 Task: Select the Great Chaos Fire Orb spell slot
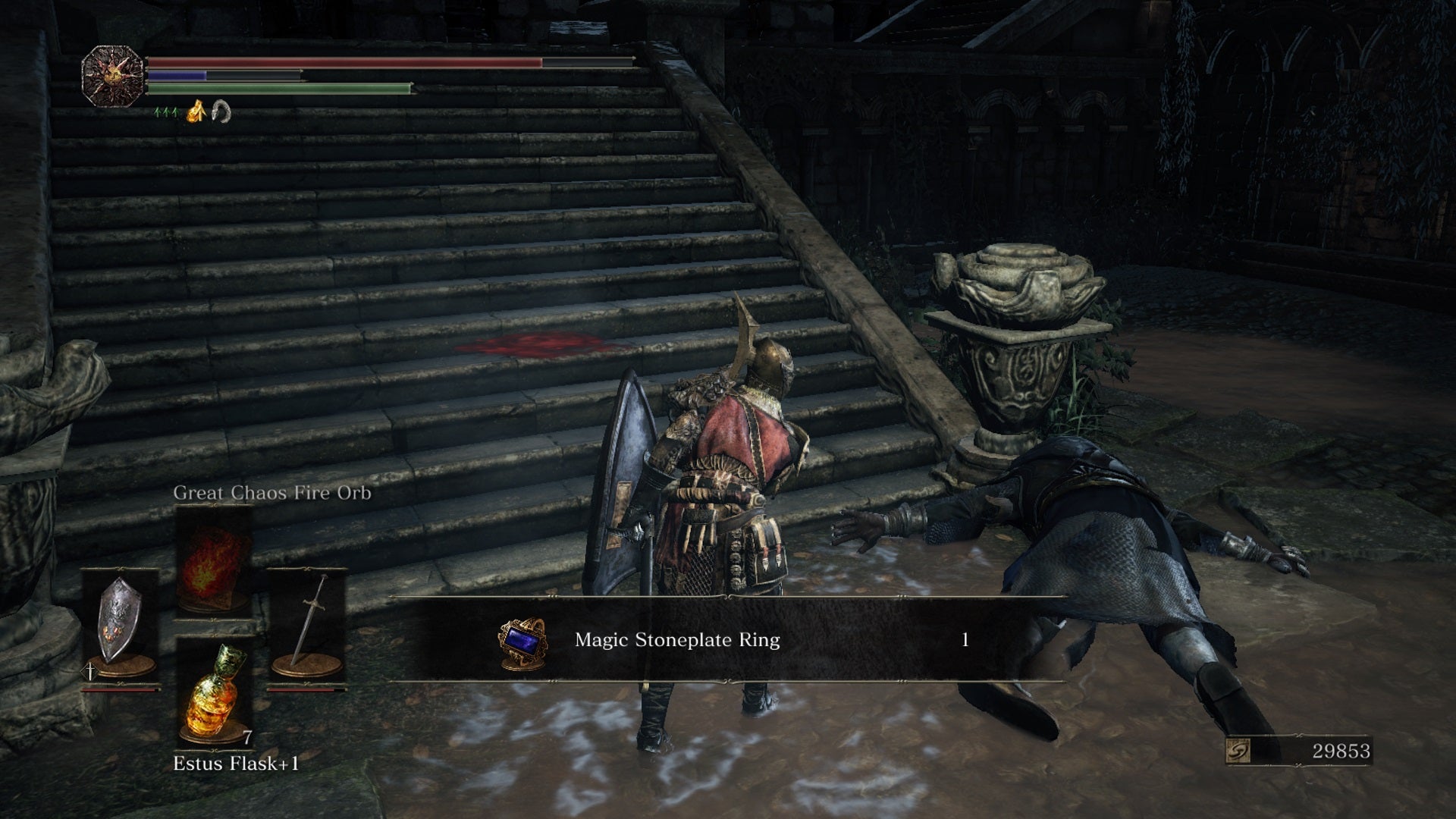(214, 561)
